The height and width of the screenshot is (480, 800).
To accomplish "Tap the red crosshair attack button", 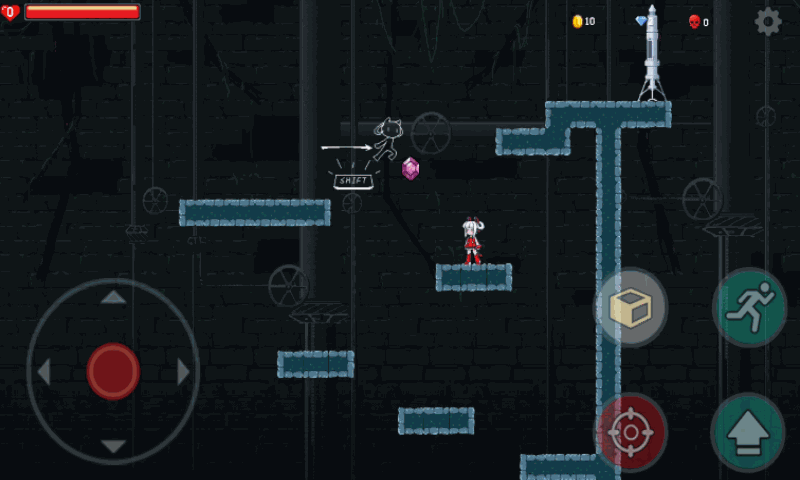I will [631, 432].
